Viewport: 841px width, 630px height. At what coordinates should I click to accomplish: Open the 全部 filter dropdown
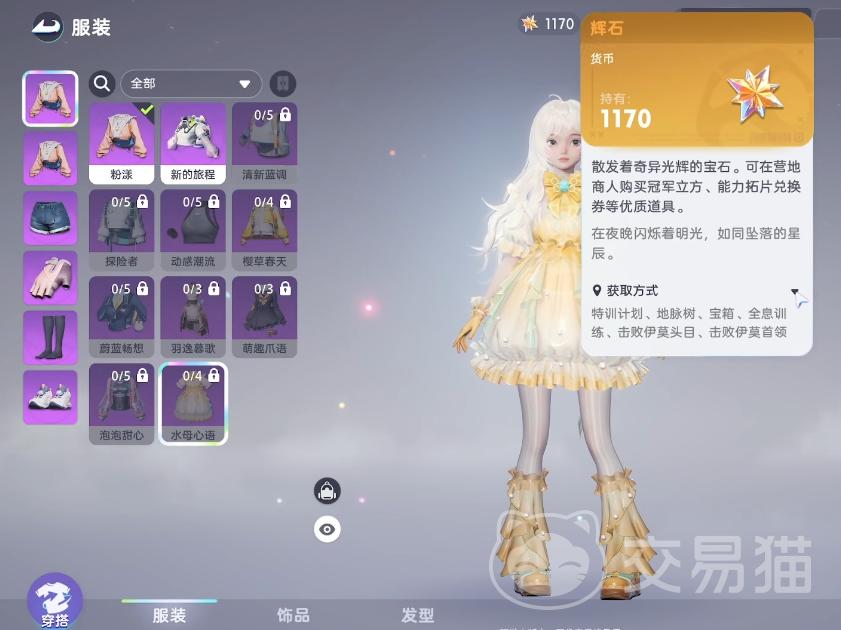[191, 84]
